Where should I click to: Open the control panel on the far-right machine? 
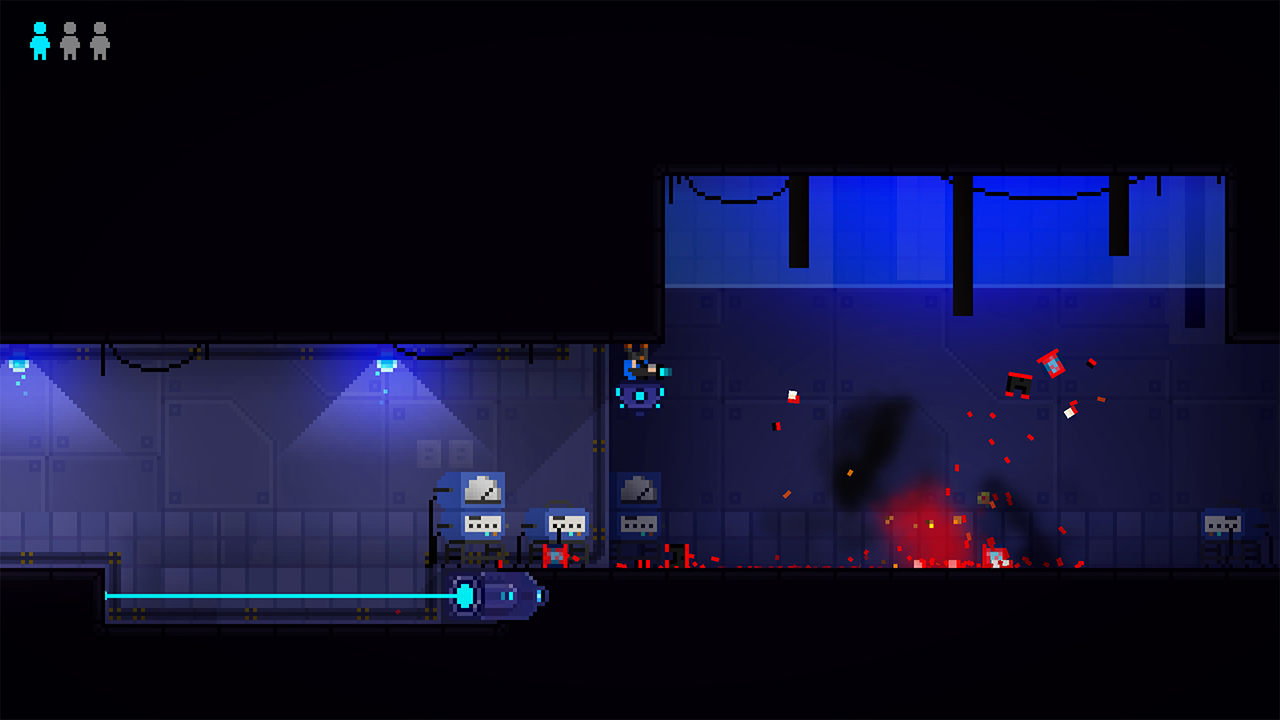[x=1222, y=522]
